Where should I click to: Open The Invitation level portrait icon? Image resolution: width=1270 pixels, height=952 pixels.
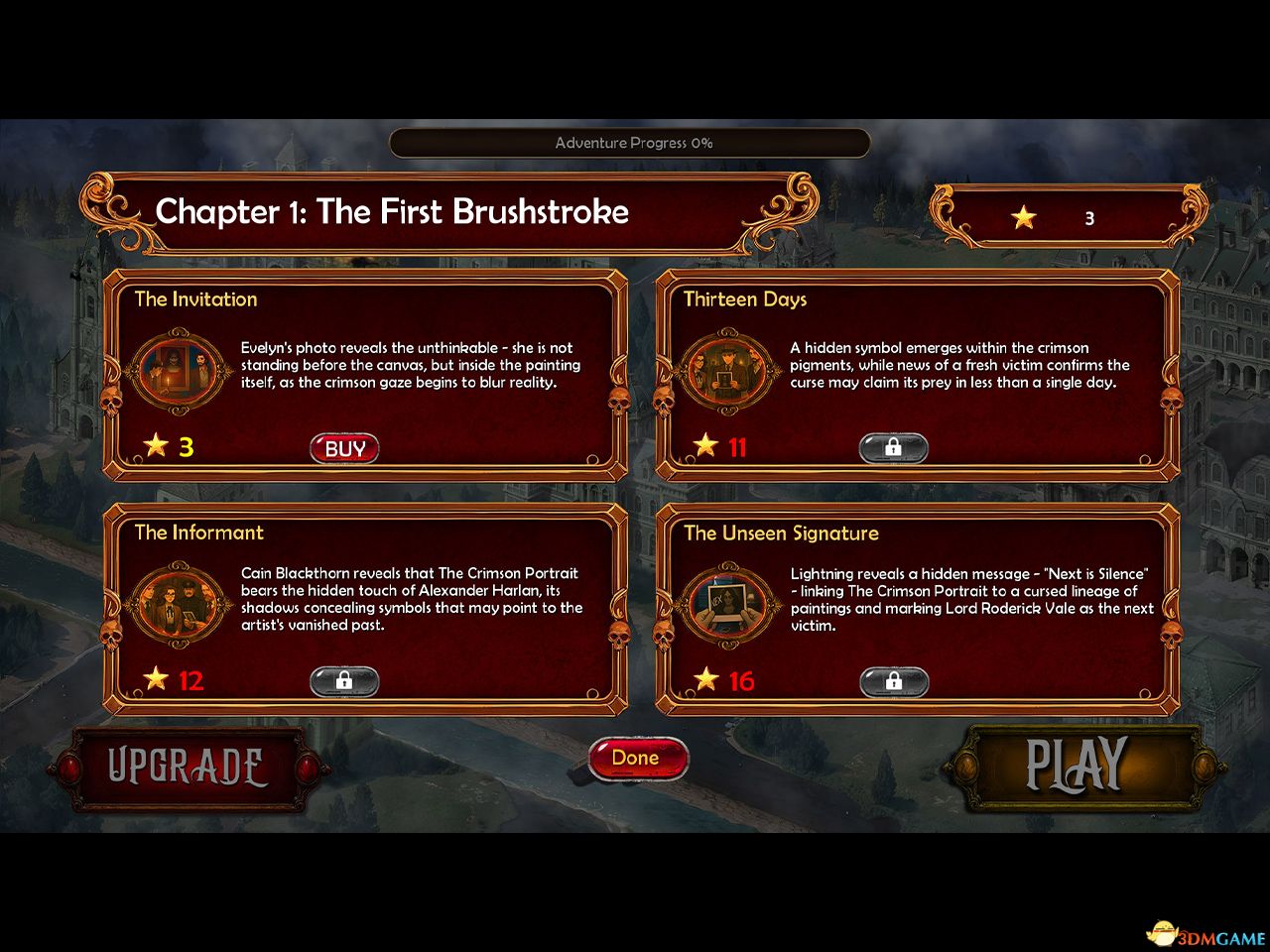177,372
